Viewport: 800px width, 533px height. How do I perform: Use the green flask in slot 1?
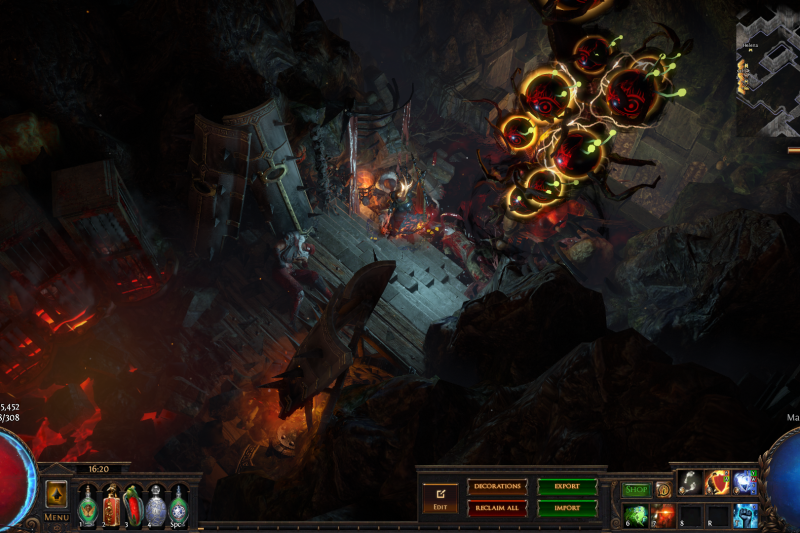(x=87, y=505)
